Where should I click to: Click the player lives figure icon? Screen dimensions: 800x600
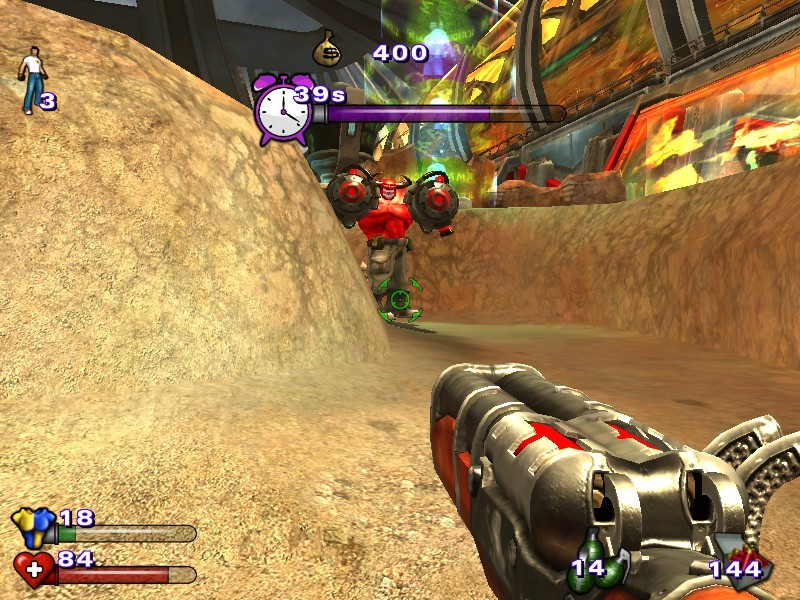[32, 80]
